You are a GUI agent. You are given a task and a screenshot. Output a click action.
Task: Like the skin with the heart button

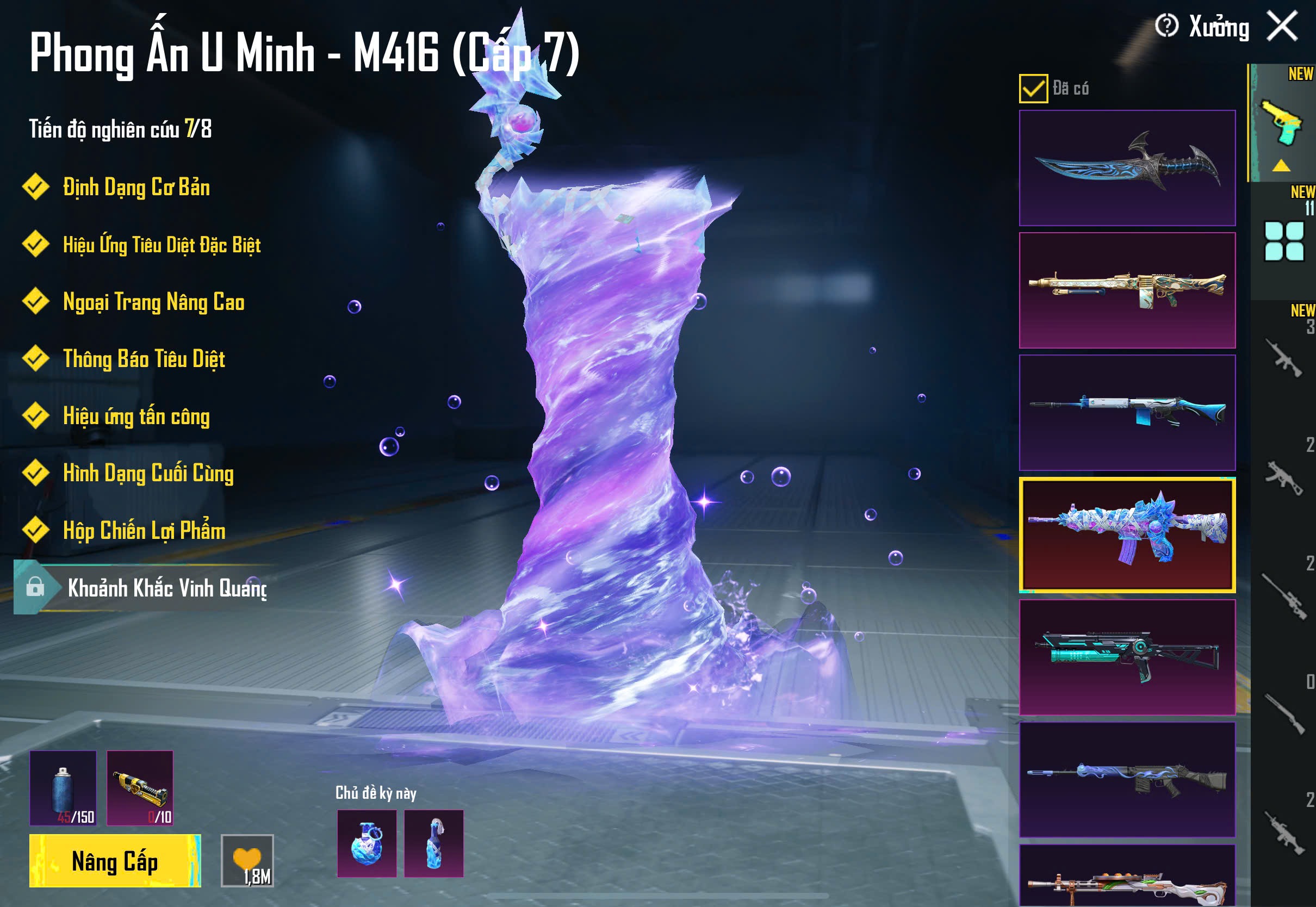pos(247,860)
